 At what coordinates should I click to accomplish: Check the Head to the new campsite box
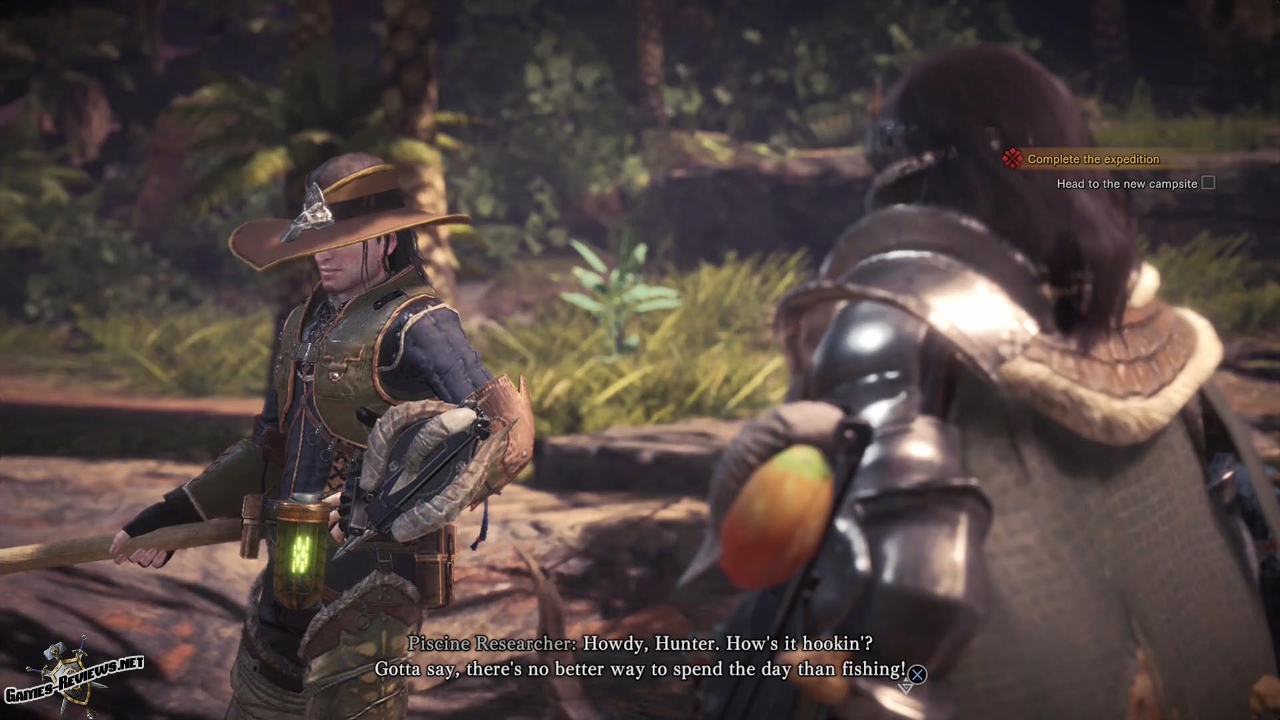1208,184
